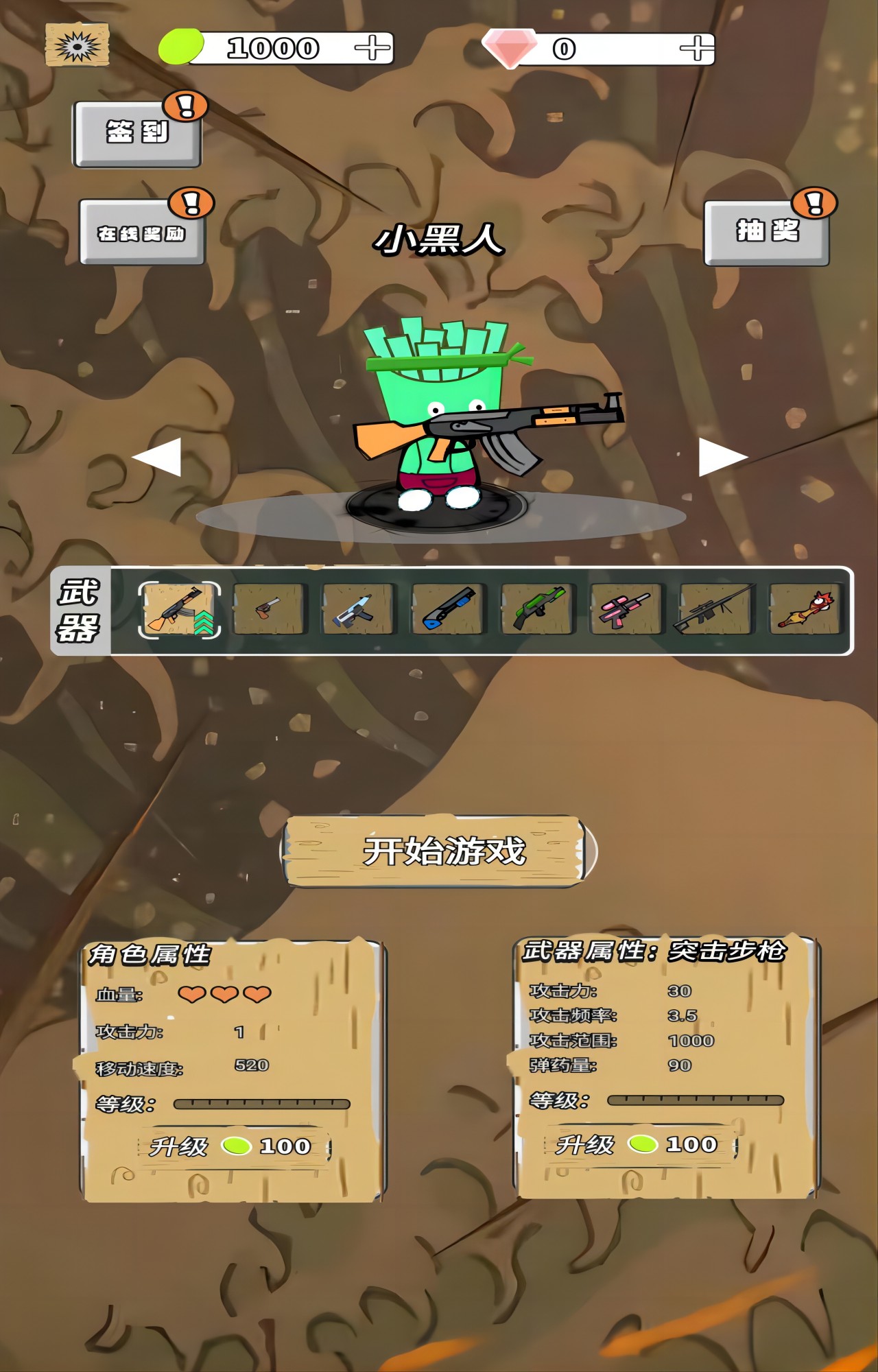The image size is (878, 1372).
Task: Click the explosion icon in the top-left corner
Action: tap(75, 45)
